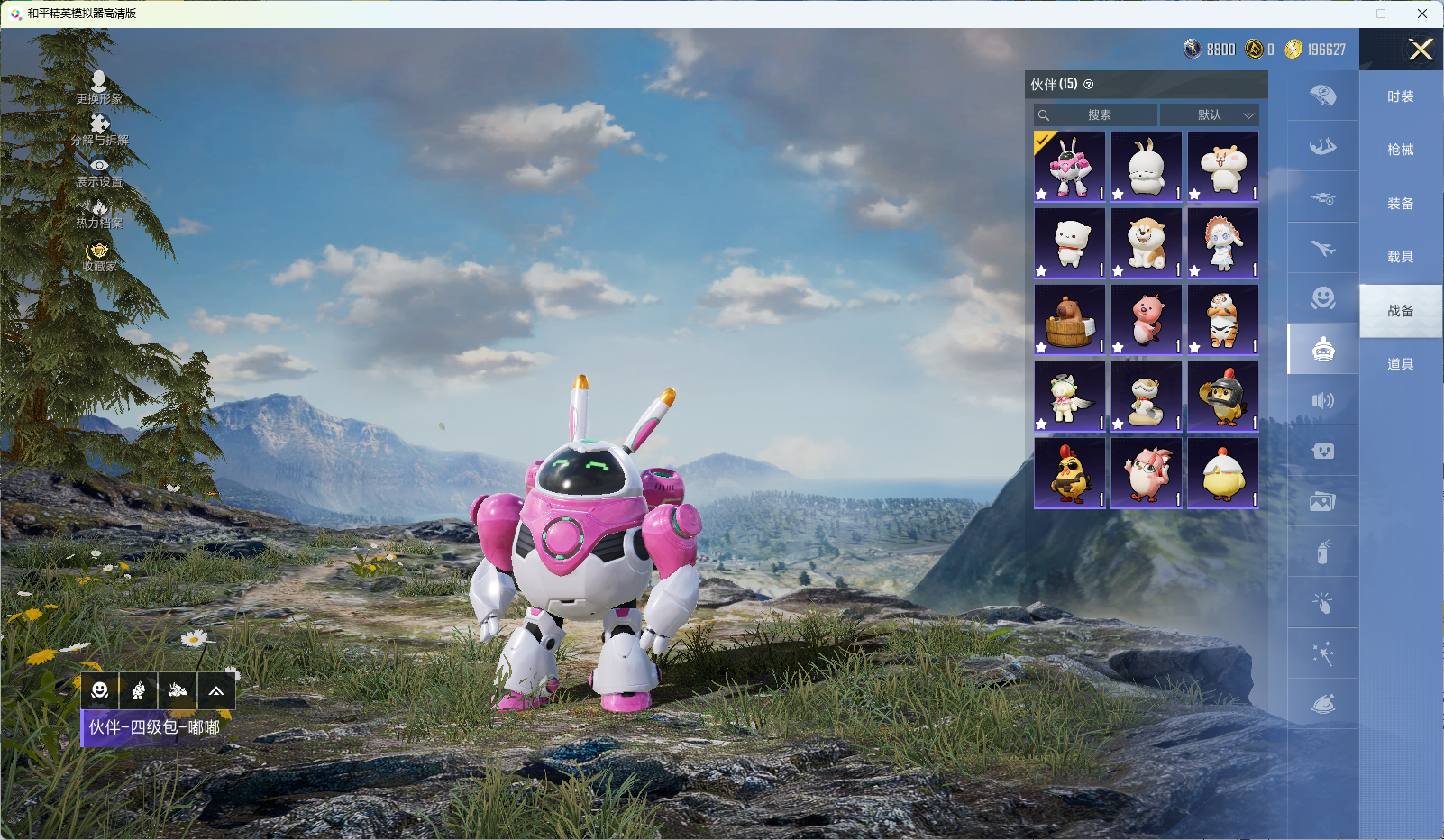
Task: Switch to the 载具 category tab
Action: (x=1400, y=257)
